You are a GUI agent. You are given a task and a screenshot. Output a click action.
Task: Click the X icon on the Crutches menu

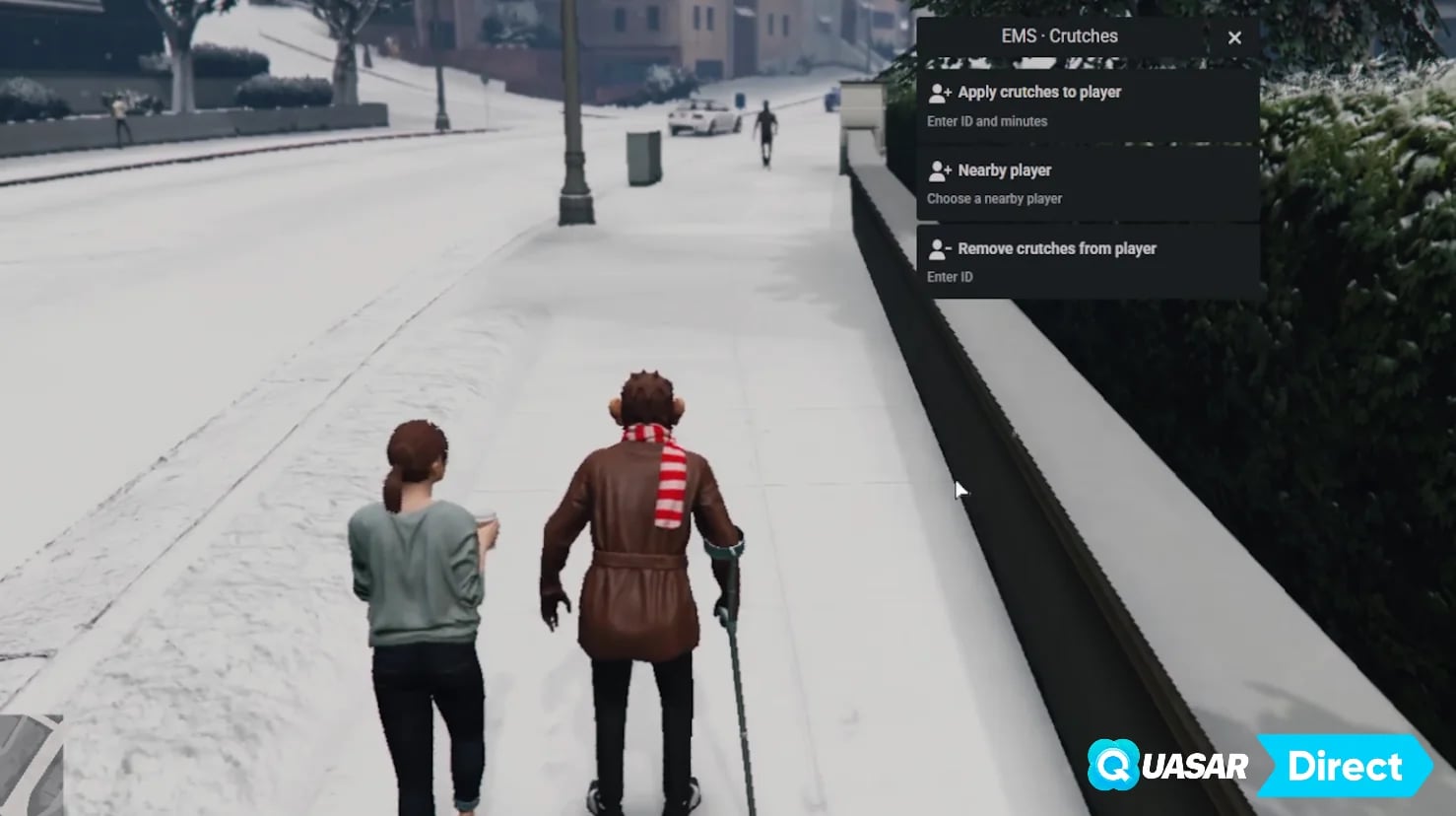(x=1234, y=37)
